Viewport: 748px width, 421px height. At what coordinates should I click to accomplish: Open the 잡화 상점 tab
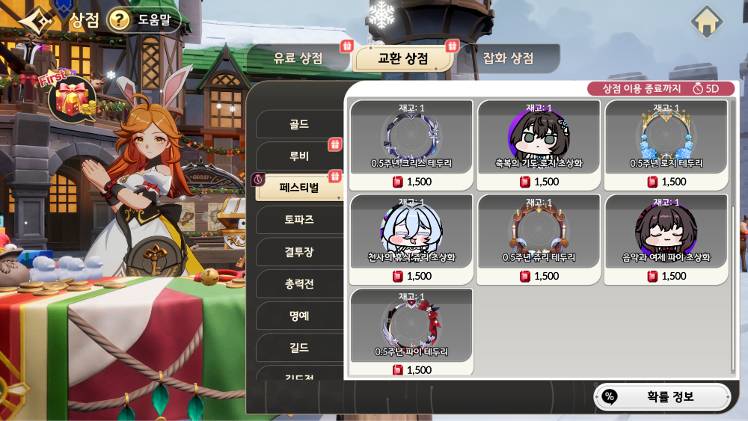(x=507, y=59)
